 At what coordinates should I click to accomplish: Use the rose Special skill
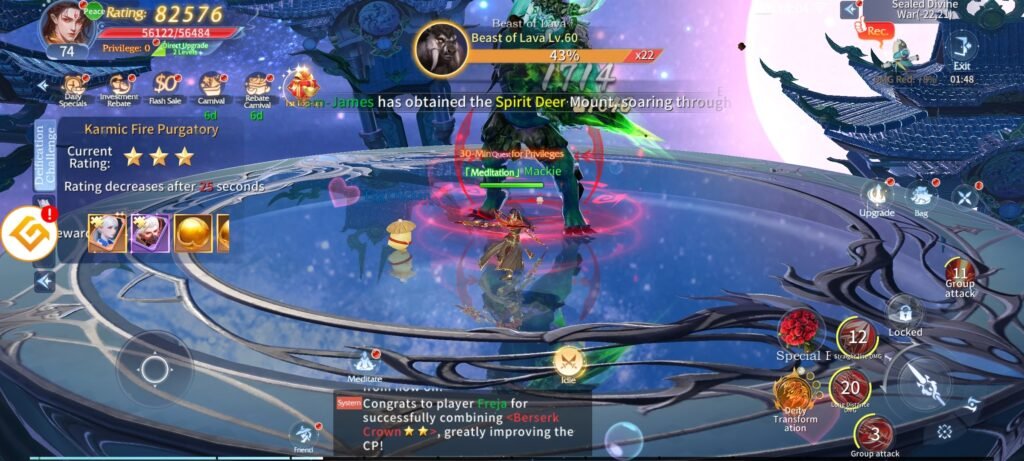click(799, 328)
